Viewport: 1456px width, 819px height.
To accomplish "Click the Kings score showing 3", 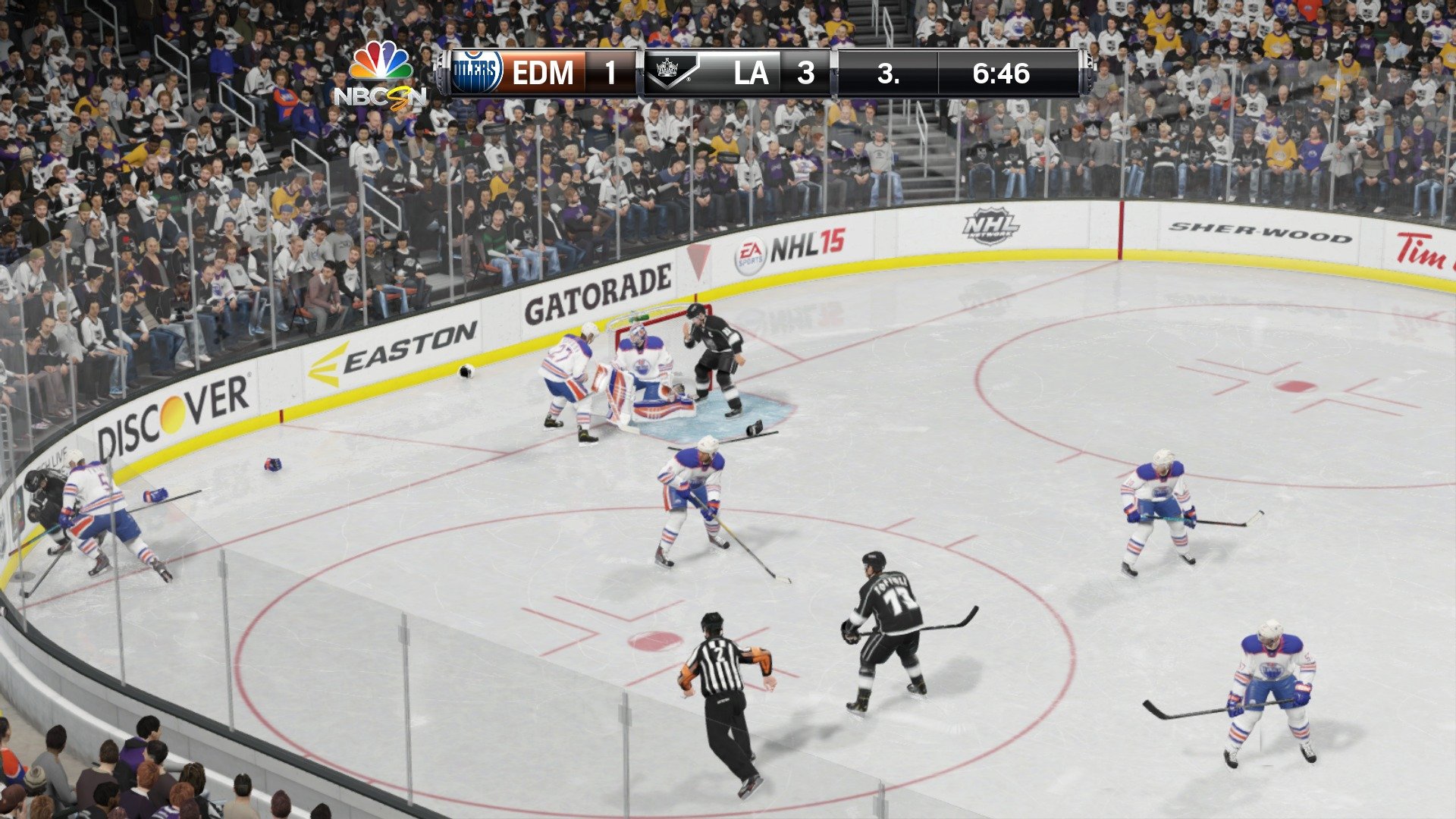I will coord(805,74).
